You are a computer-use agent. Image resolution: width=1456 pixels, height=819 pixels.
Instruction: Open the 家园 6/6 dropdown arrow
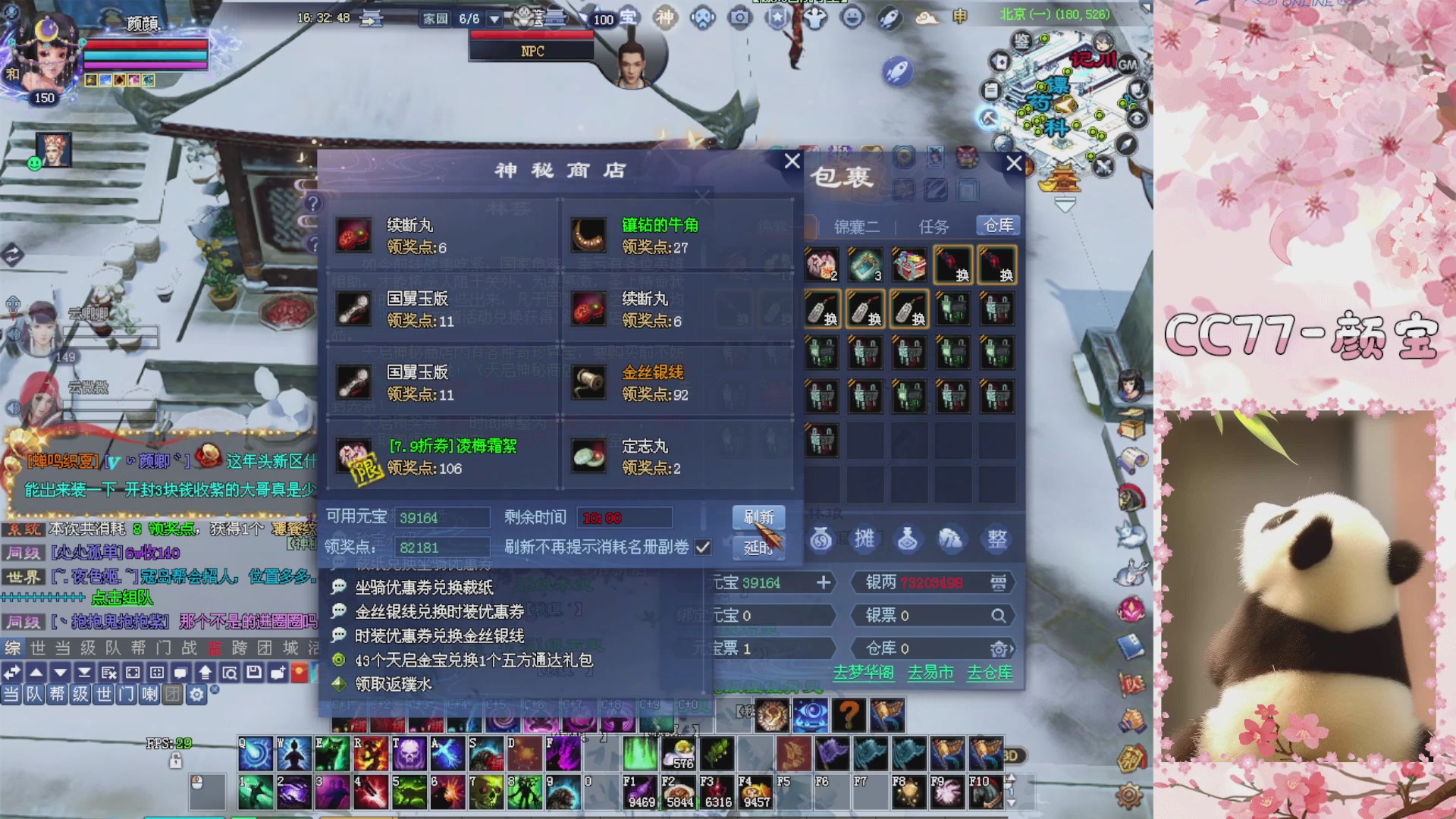pyautogui.click(x=496, y=18)
